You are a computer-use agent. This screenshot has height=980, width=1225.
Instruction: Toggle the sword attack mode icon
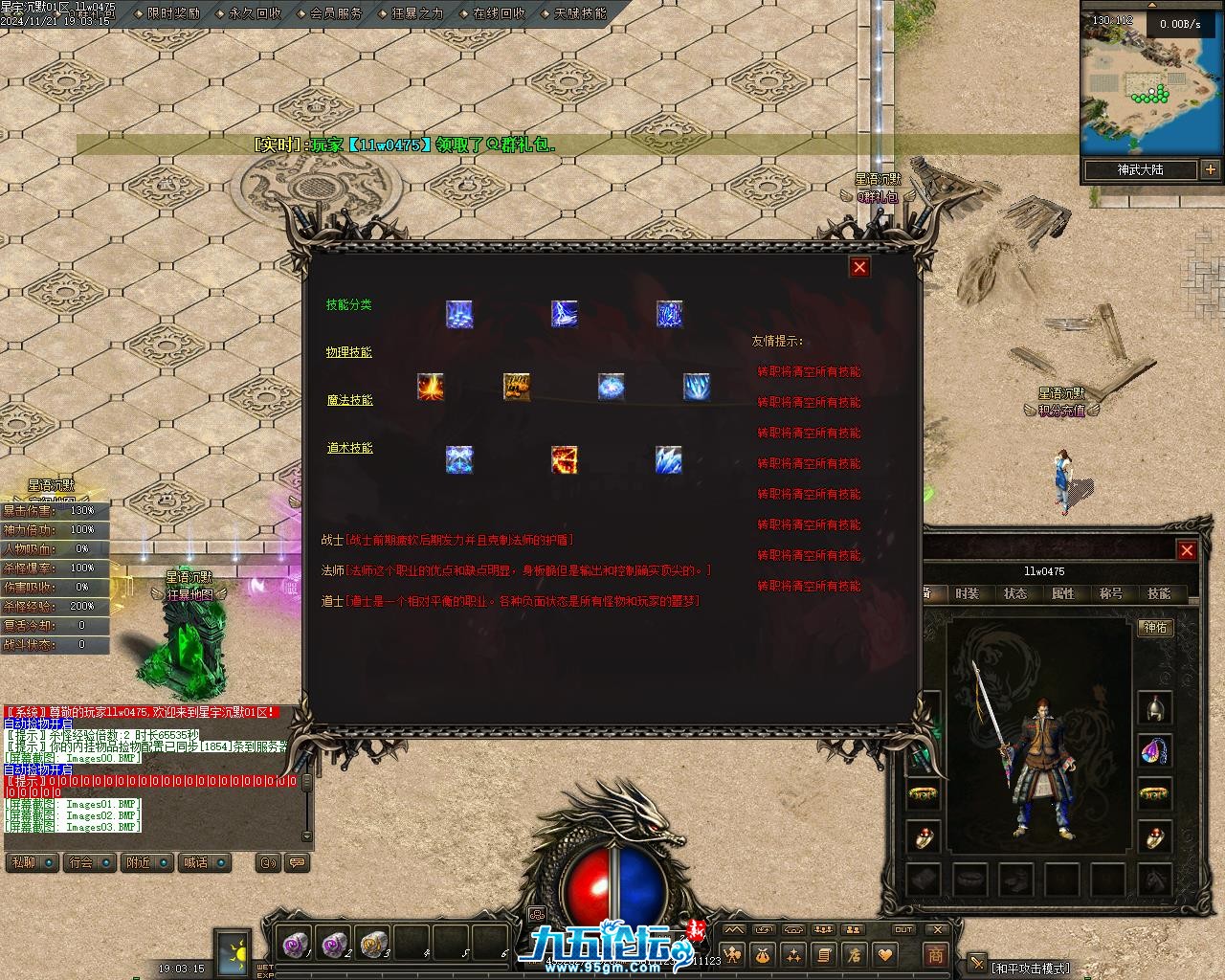point(976,963)
